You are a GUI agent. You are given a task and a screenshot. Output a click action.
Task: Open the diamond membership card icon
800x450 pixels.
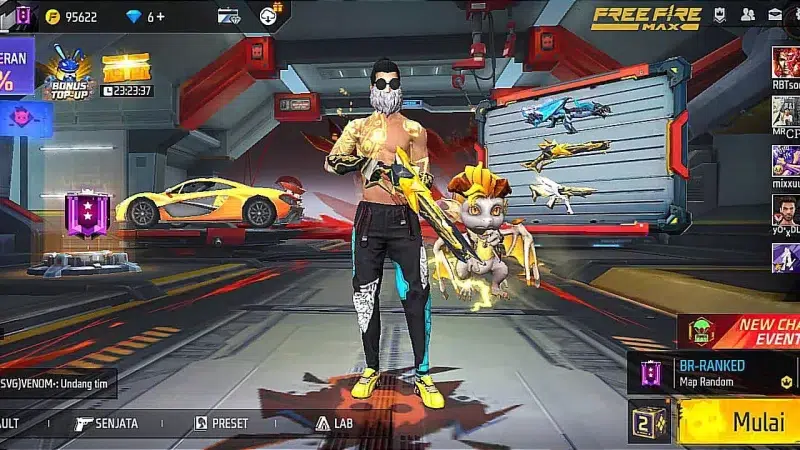point(229,16)
